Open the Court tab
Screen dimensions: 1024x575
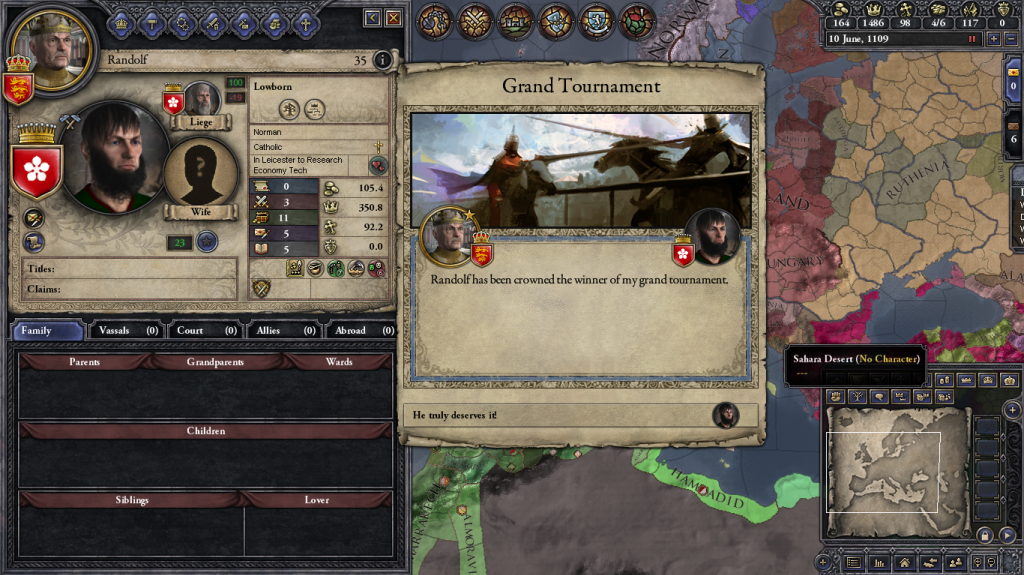pyautogui.click(x=205, y=330)
